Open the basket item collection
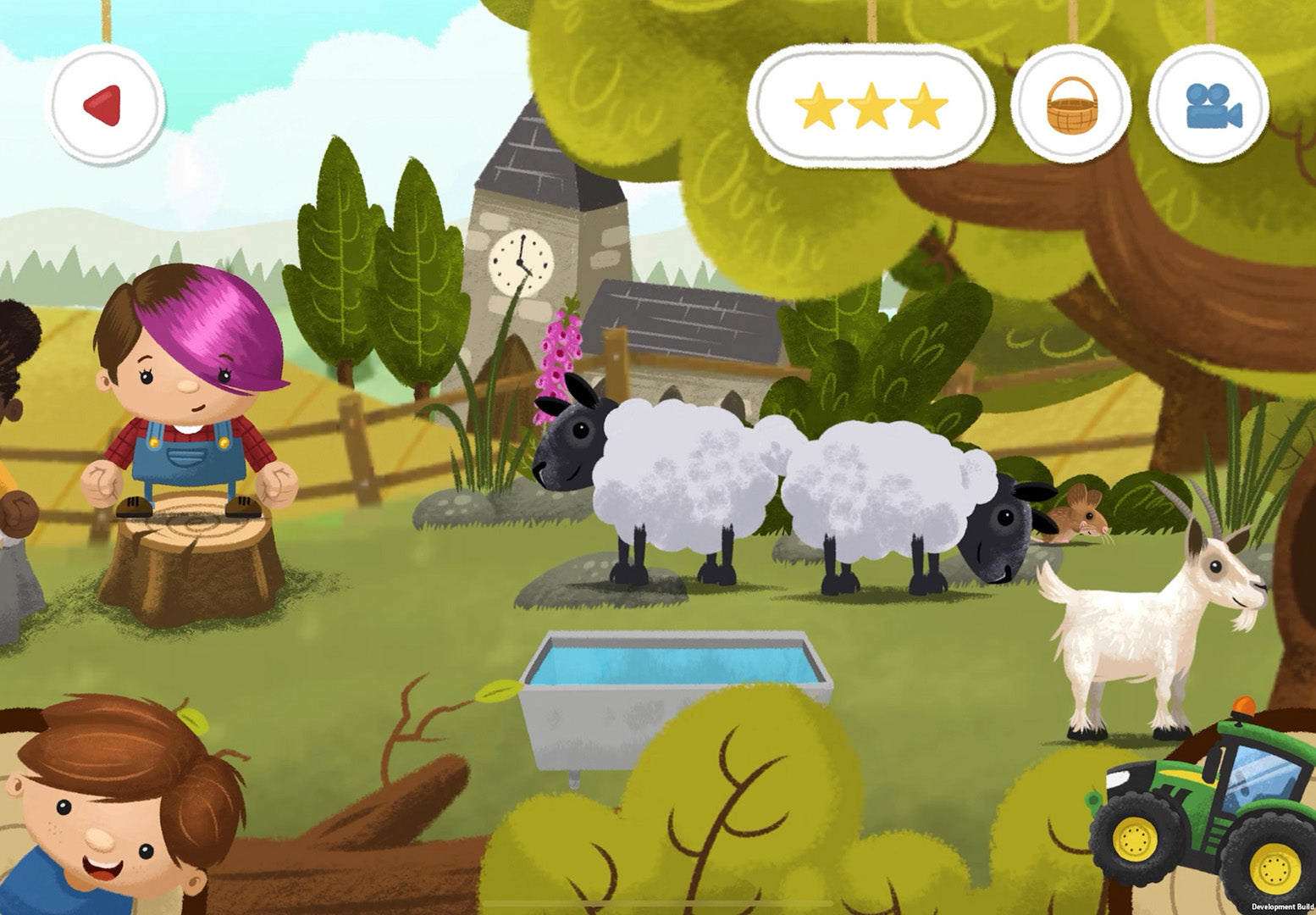The image size is (1316, 915). 1070,104
